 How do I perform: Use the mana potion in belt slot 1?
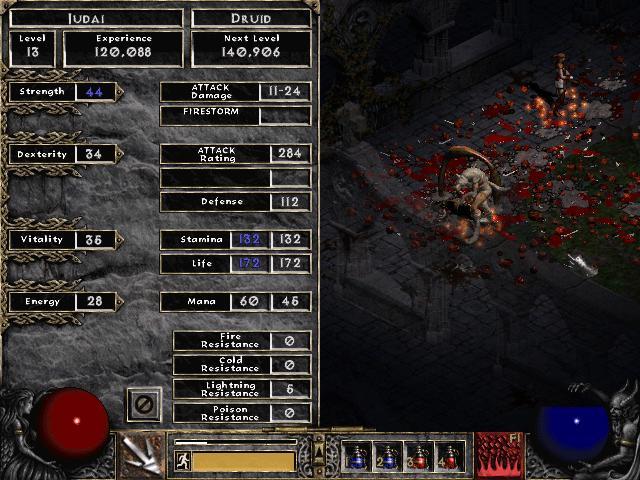click(x=356, y=456)
